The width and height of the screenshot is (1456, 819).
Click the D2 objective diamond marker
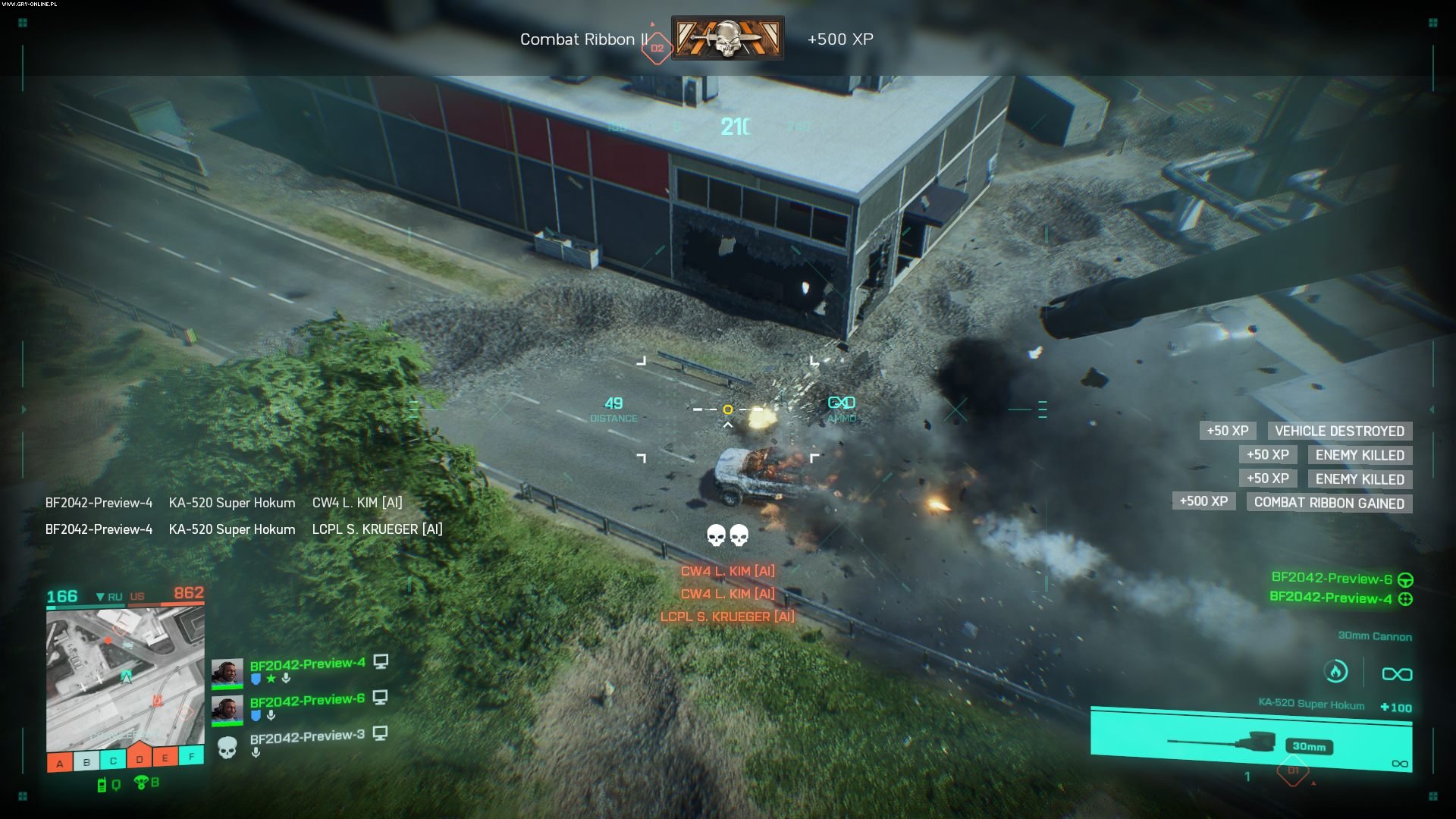657,48
